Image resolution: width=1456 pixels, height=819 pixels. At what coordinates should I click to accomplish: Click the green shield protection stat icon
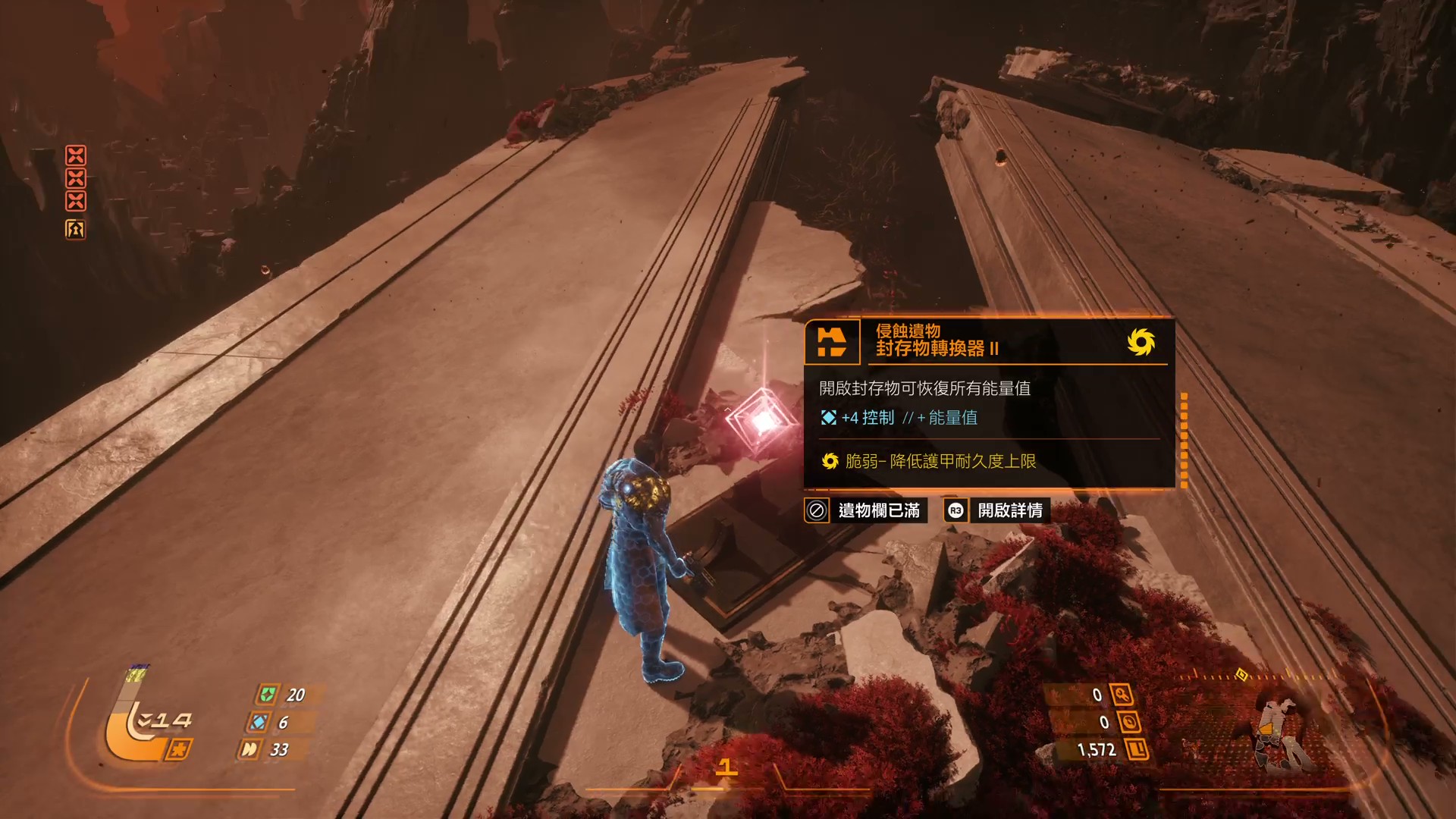click(x=268, y=694)
